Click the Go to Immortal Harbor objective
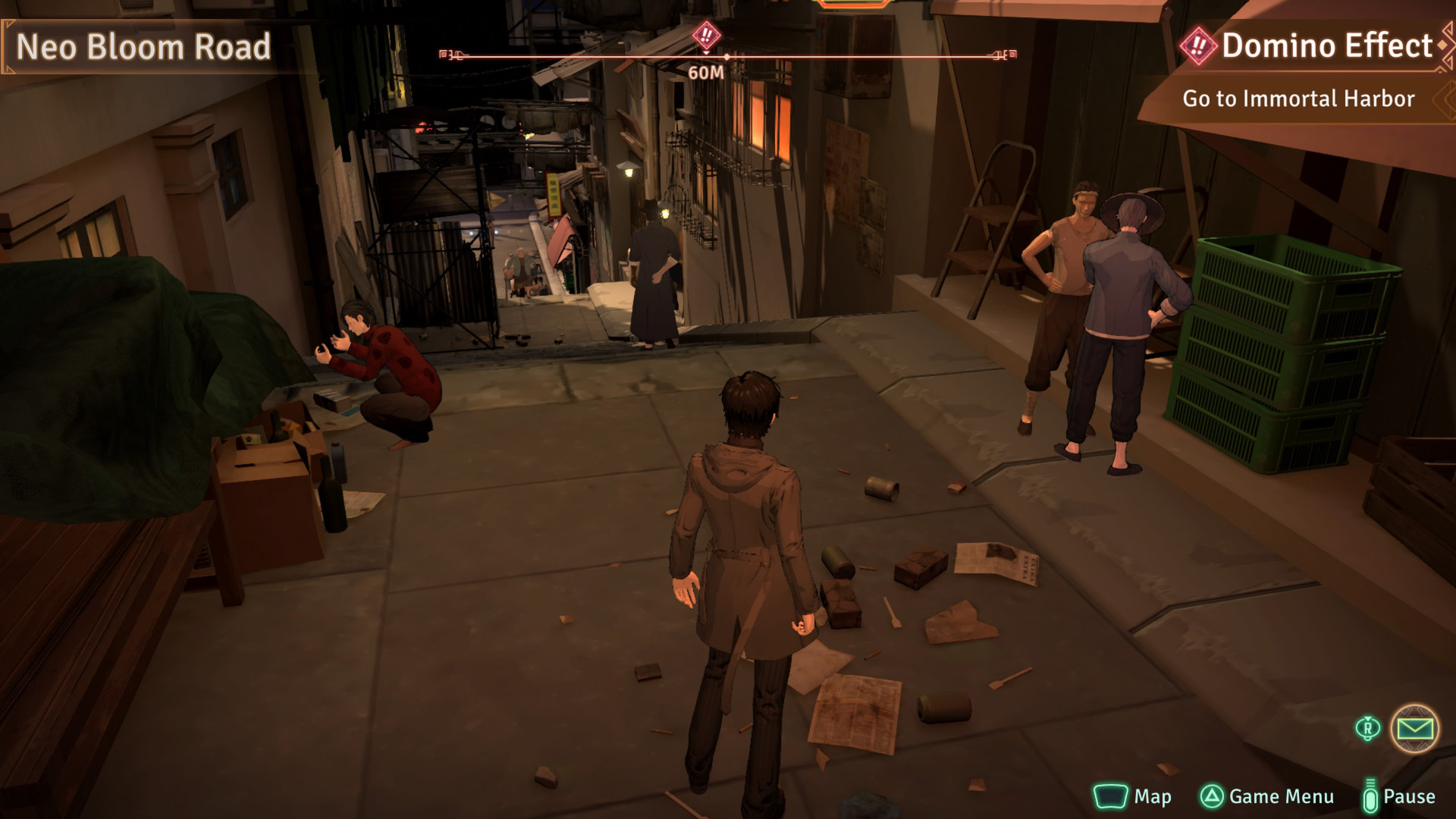1456x819 pixels. coord(1298,99)
